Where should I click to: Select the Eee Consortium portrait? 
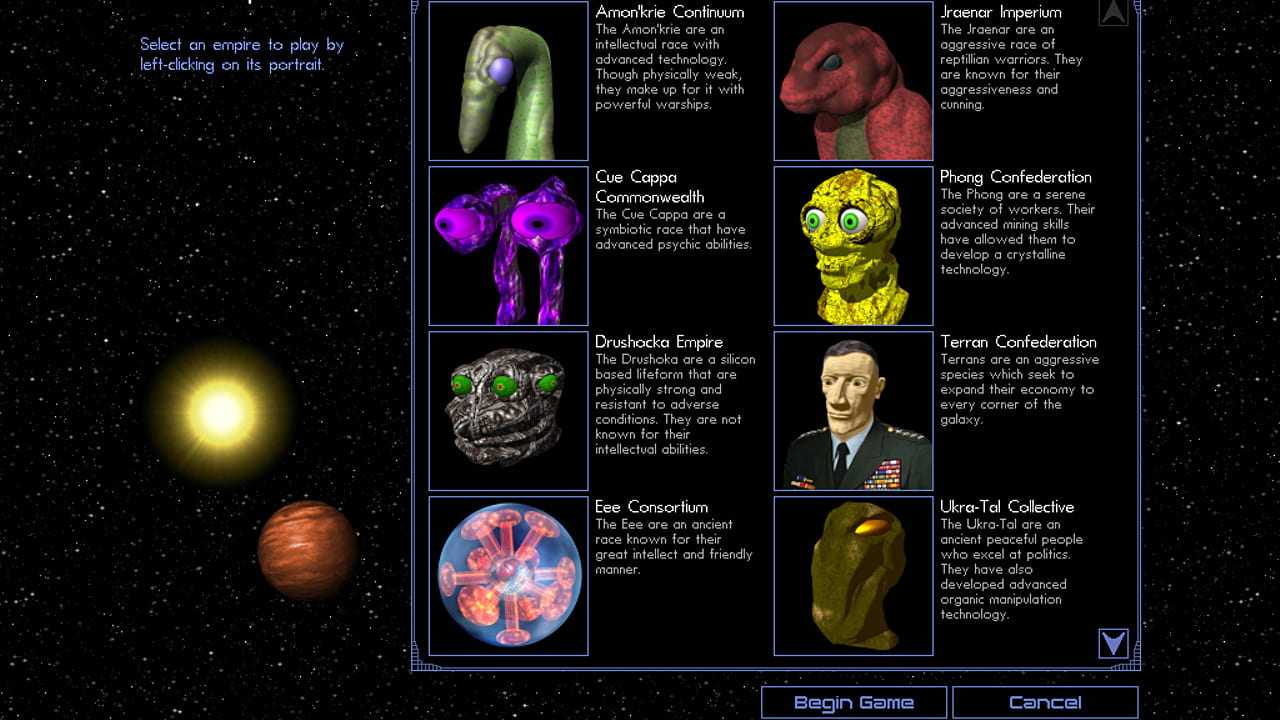[x=508, y=576]
